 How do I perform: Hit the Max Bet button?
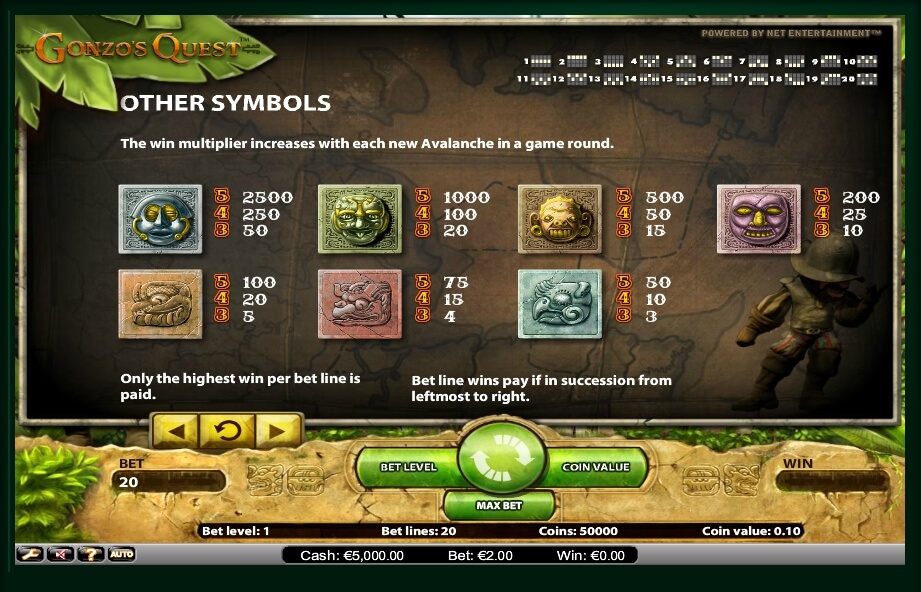tap(500, 506)
